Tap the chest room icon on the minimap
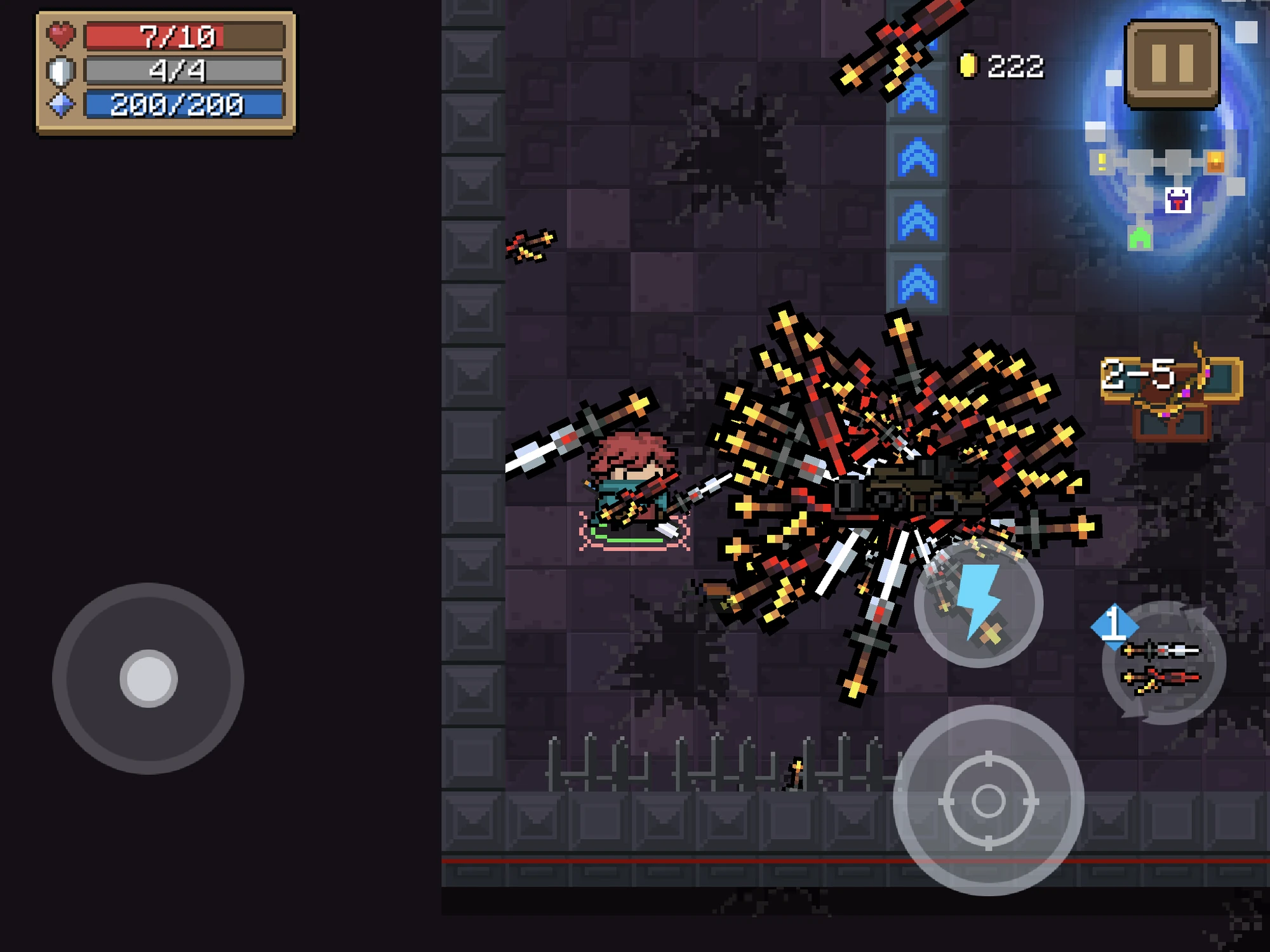 coord(1215,162)
